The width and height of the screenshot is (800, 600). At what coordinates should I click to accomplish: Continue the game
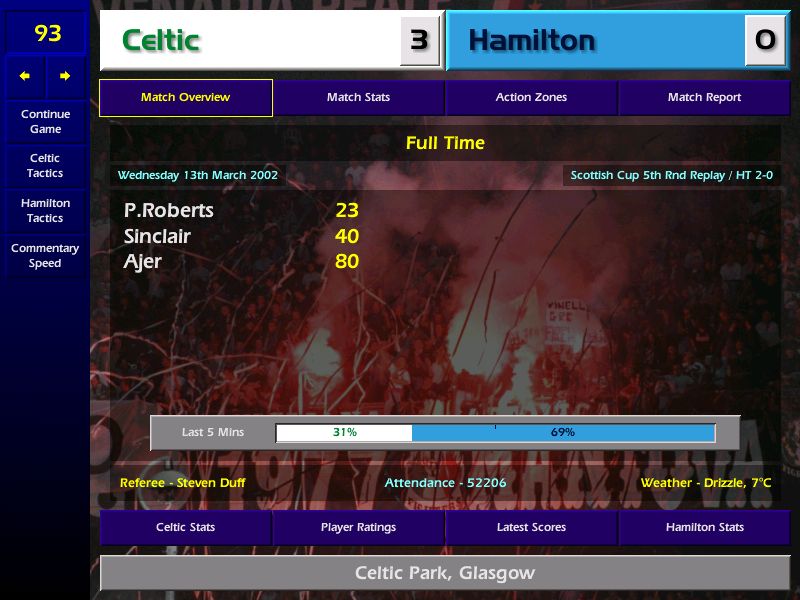pos(45,121)
